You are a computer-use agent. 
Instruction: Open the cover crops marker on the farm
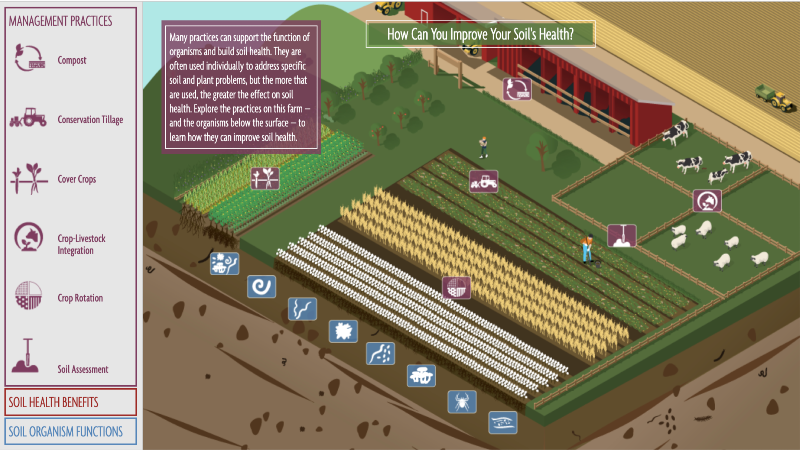(265, 177)
